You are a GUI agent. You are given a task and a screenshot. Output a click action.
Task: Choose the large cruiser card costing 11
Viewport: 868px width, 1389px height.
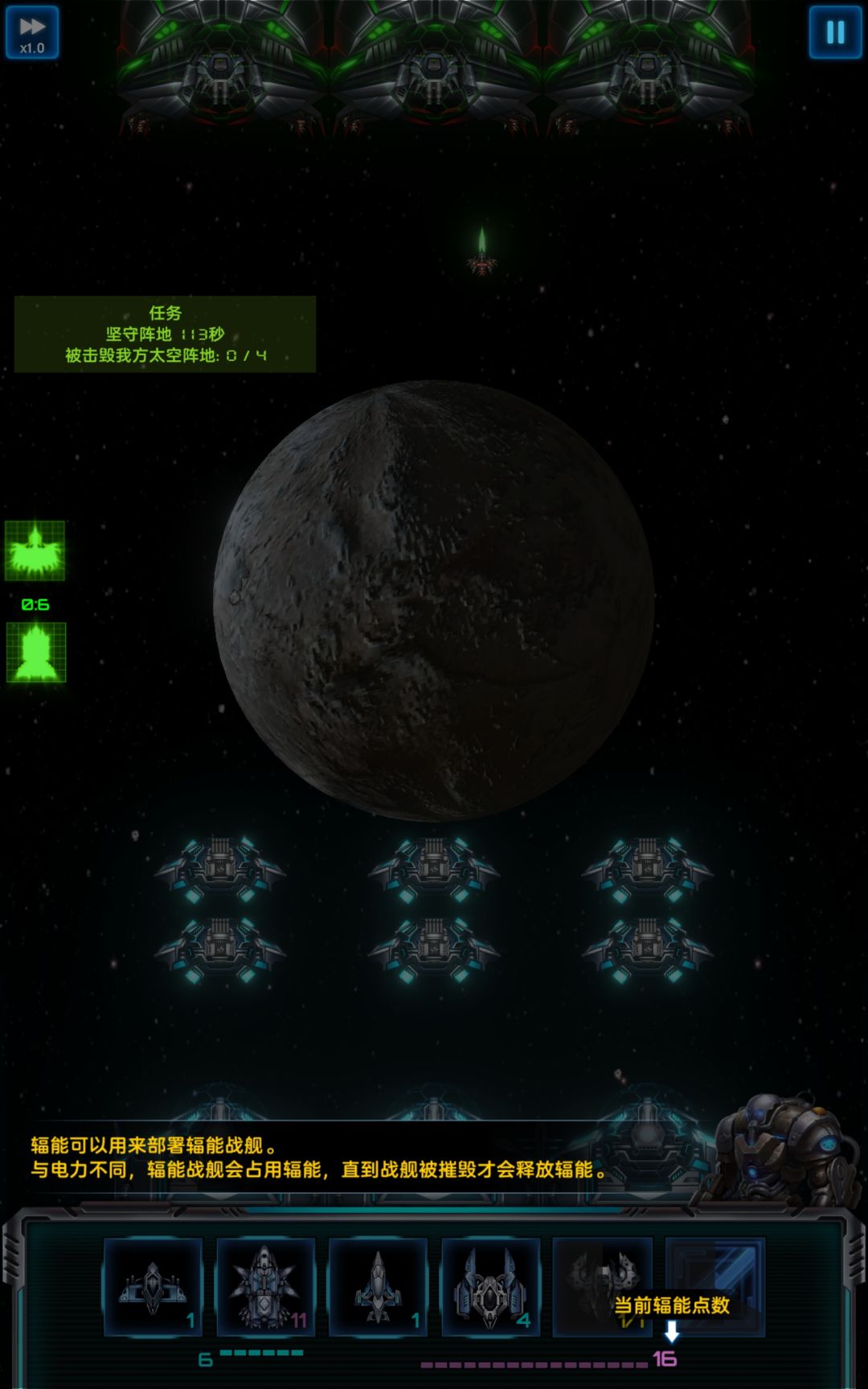265,1286
